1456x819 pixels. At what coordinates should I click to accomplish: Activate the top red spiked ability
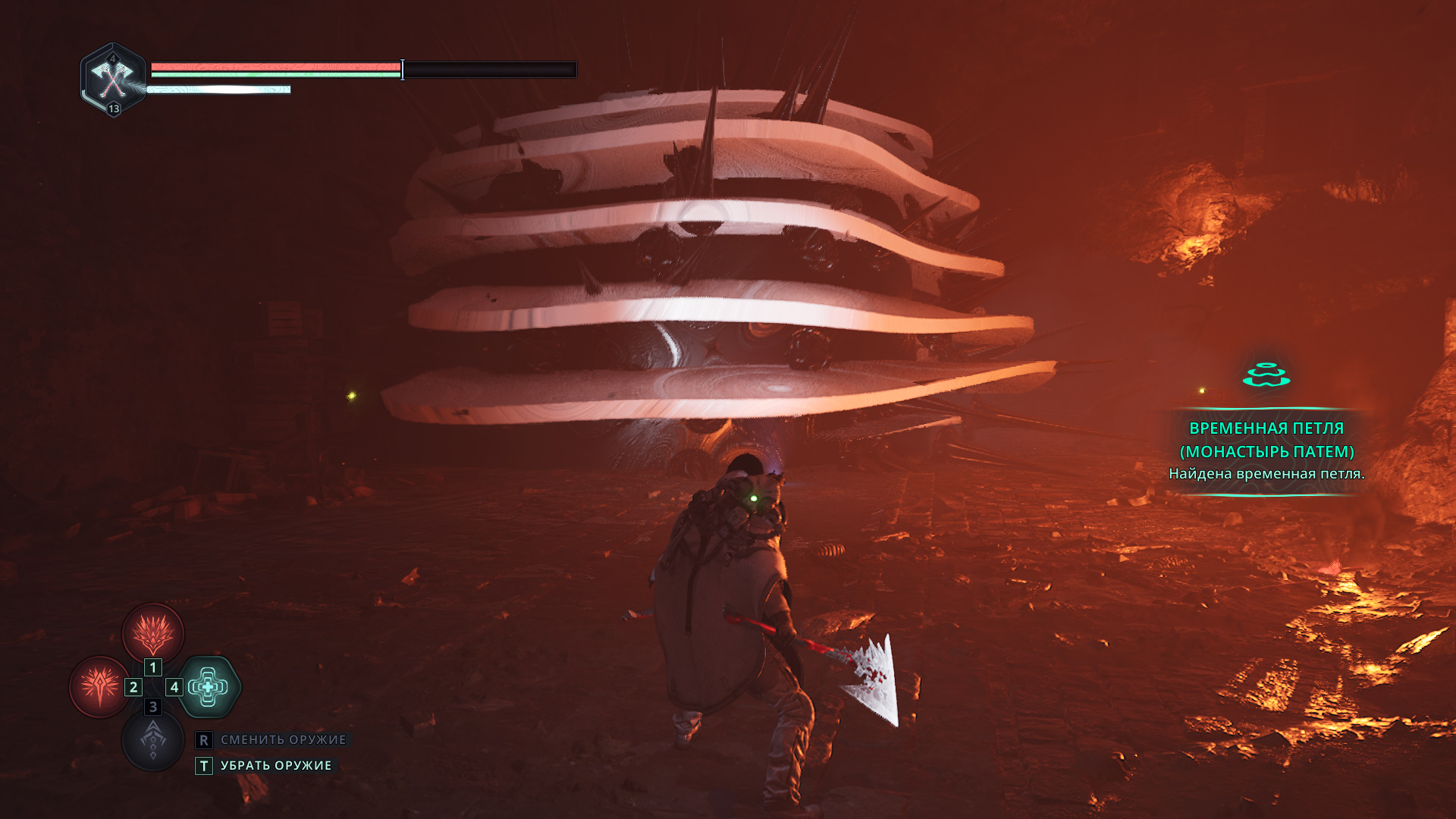pos(153,633)
